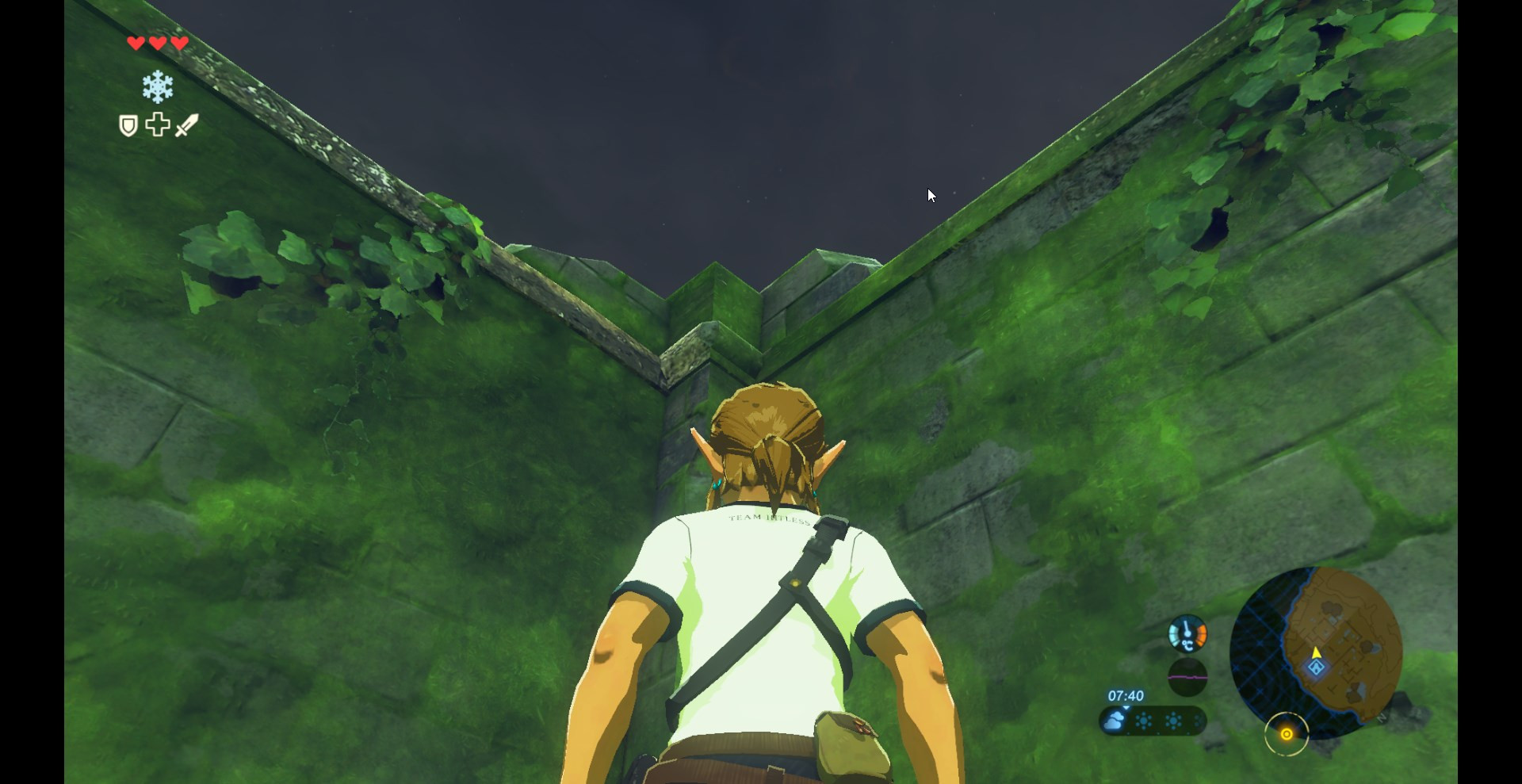Toggle the Sheikah Sensor yellow indicator
Viewport: 1522px width, 784px height.
coord(1287,734)
